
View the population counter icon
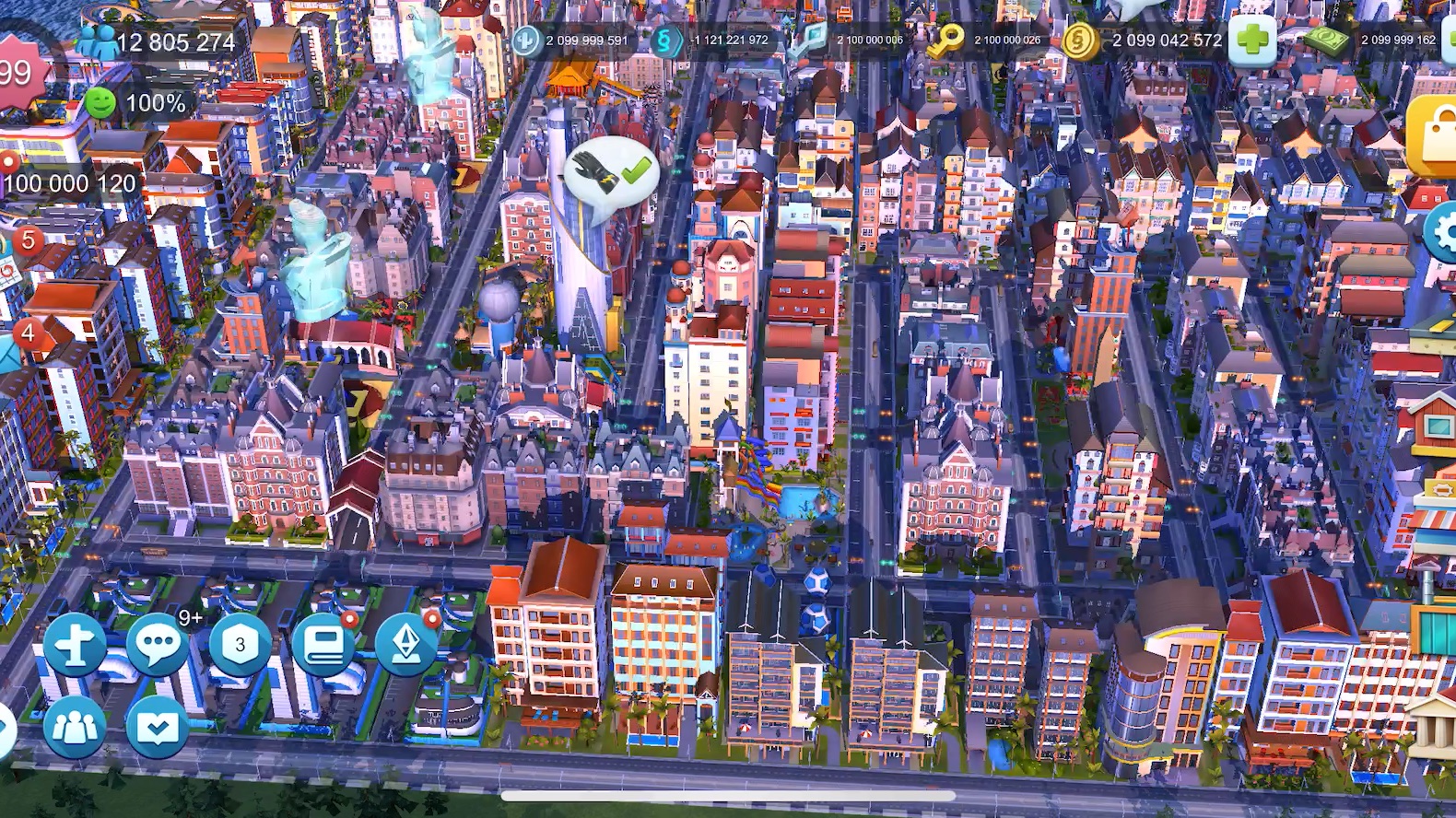coord(96,41)
